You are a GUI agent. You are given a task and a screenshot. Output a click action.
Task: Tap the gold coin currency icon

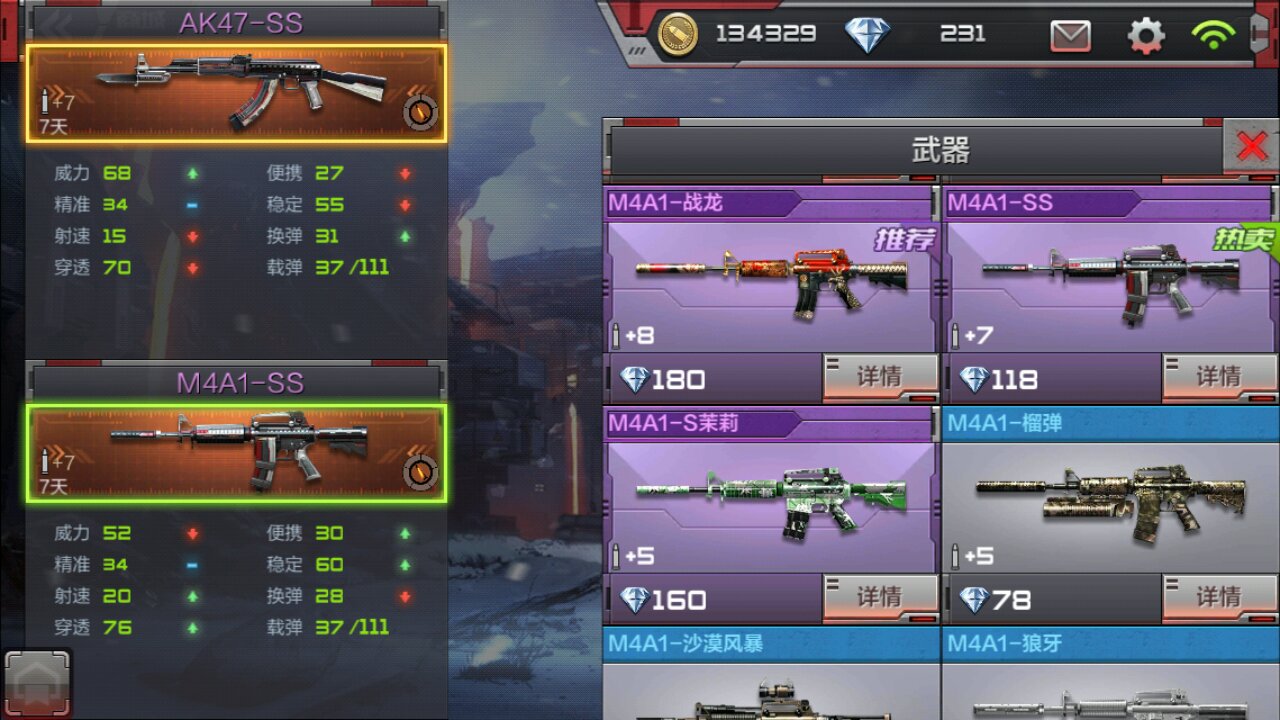click(x=679, y=35)
